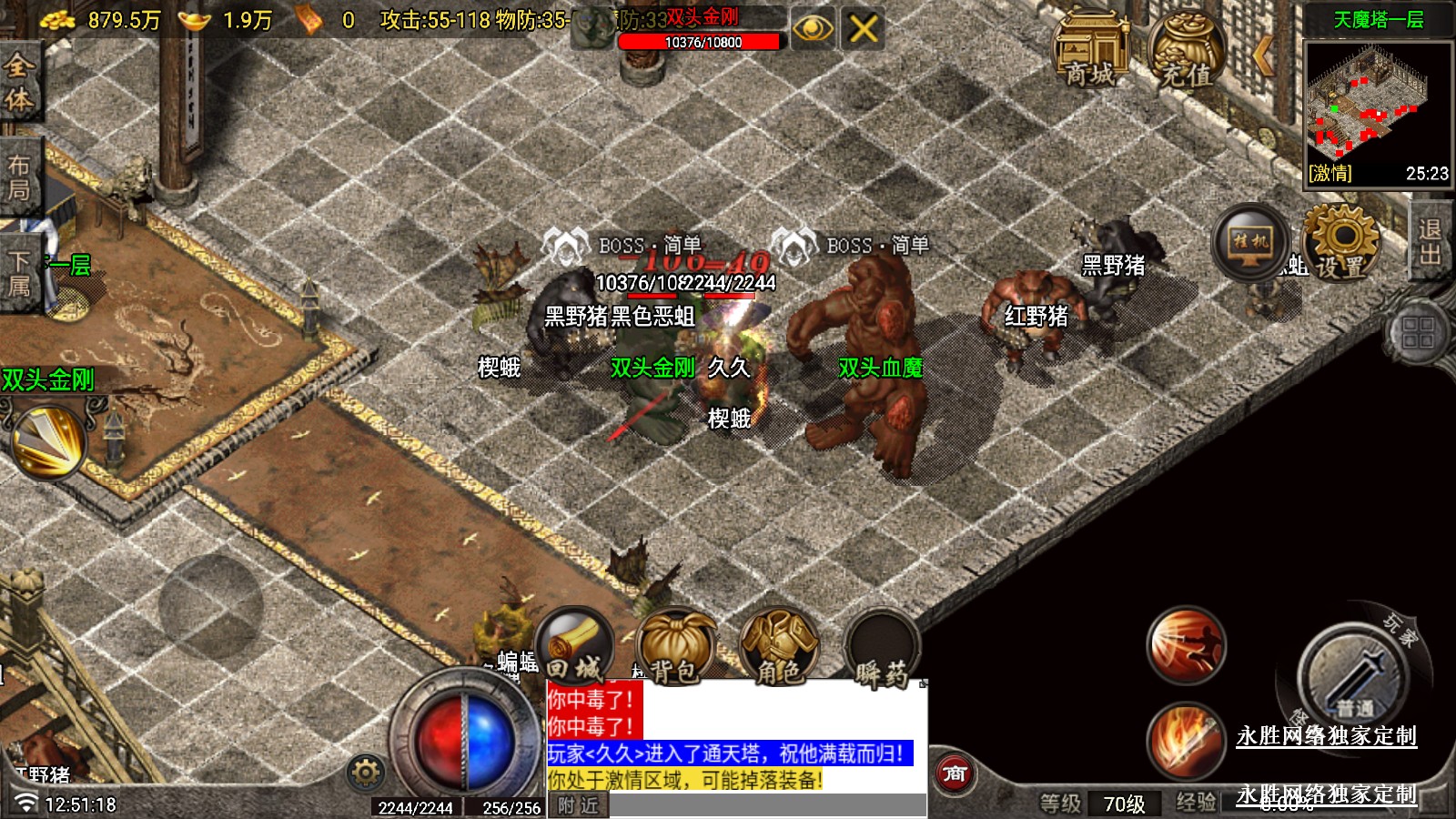Click the 退出 exit button
This screenshot has height=819, width=1456.
tap(1431, 241)
